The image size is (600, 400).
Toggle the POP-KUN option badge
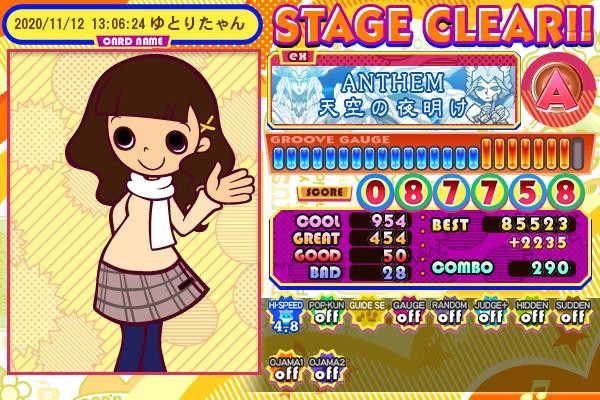pos(323,314)
